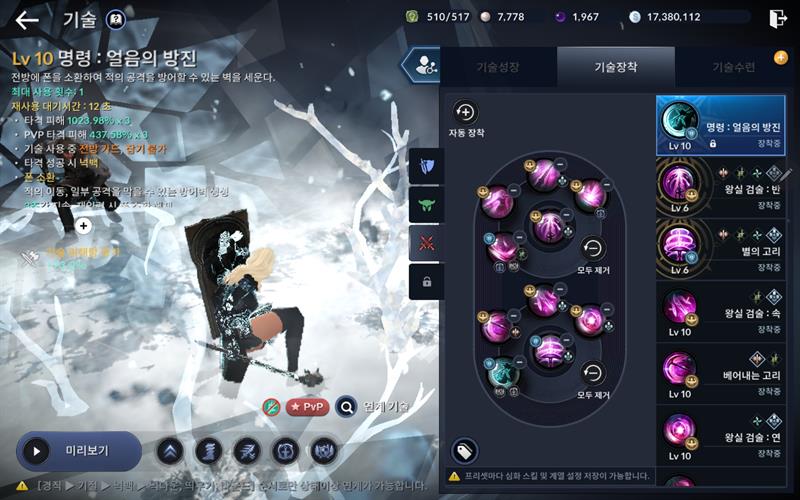Choose the 왕실 검술 : 연 skill
This screenshot has width=800, height=500.
click(x=723, y=435)
